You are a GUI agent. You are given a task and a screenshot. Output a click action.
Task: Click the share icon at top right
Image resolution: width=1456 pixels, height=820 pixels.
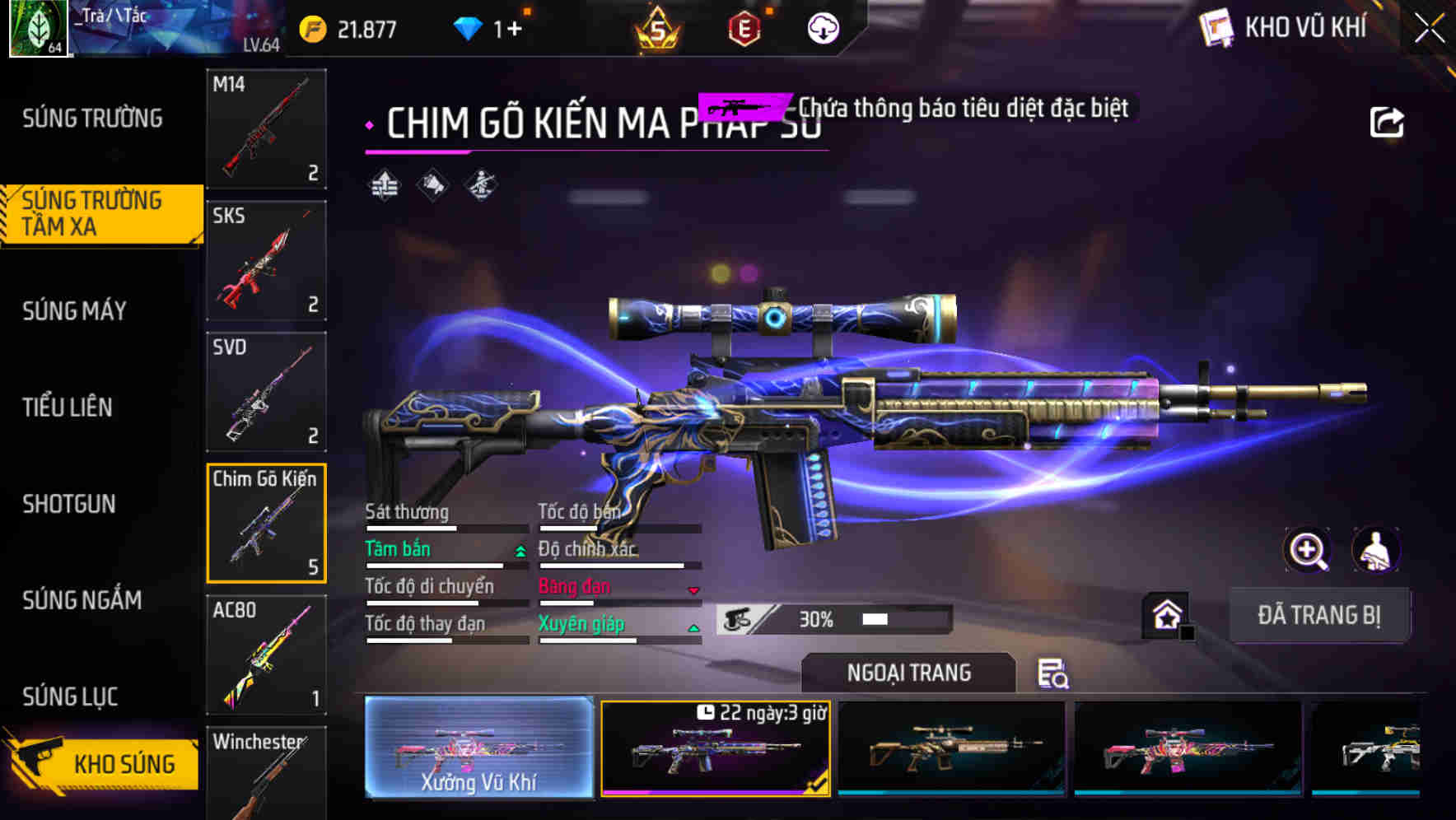(x=1388, y=121)
